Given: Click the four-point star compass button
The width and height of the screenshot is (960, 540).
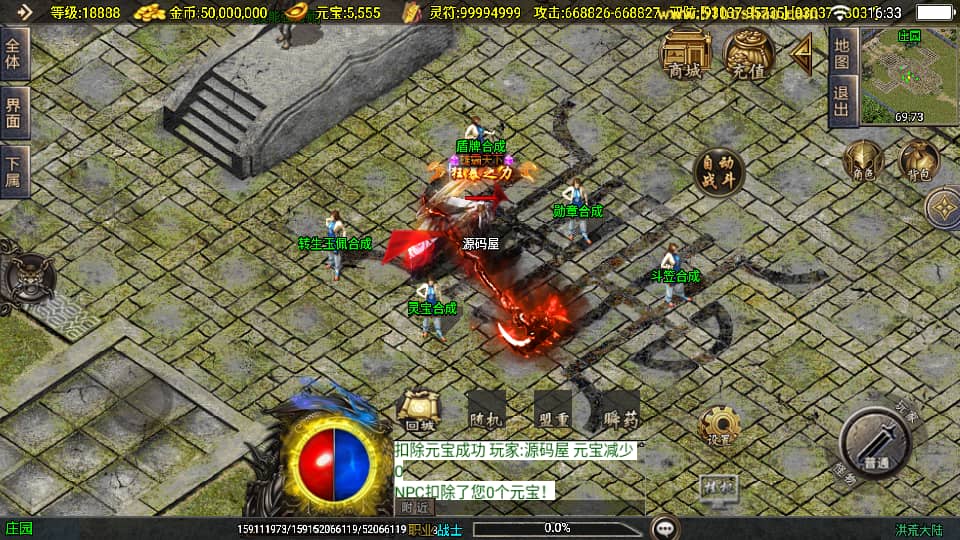Looking at the screenshot, I should (x=942, y=208).
